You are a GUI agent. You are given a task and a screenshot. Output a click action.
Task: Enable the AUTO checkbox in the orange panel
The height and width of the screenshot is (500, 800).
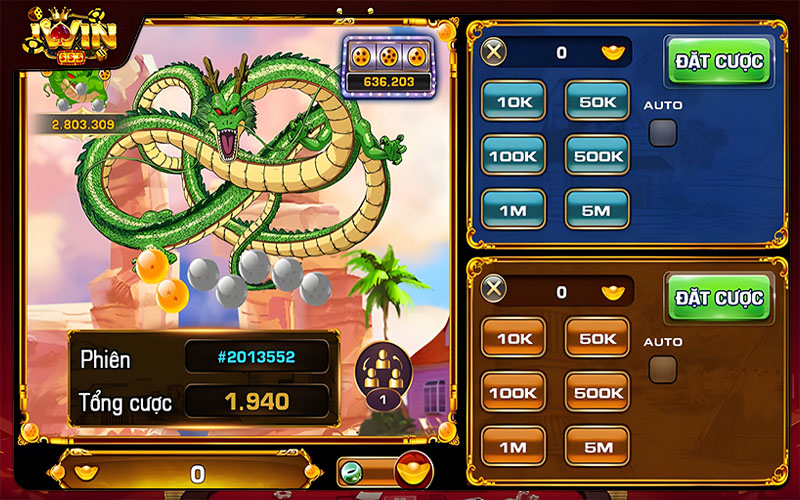(x=662, y=369)
